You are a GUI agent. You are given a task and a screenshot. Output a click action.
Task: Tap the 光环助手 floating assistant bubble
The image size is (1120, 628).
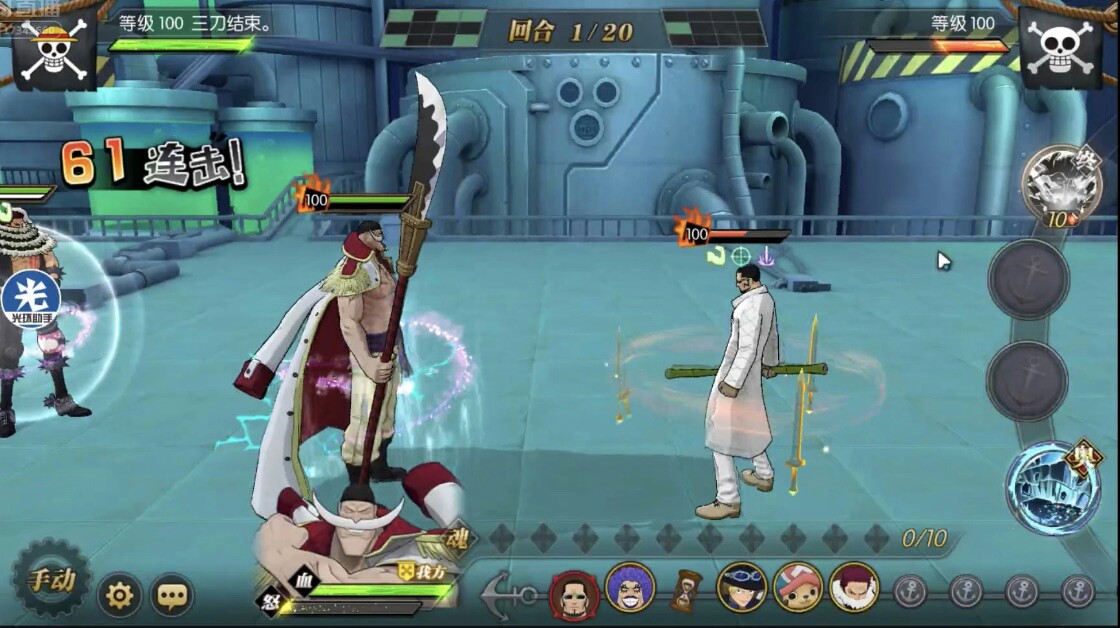click(31, 298)
